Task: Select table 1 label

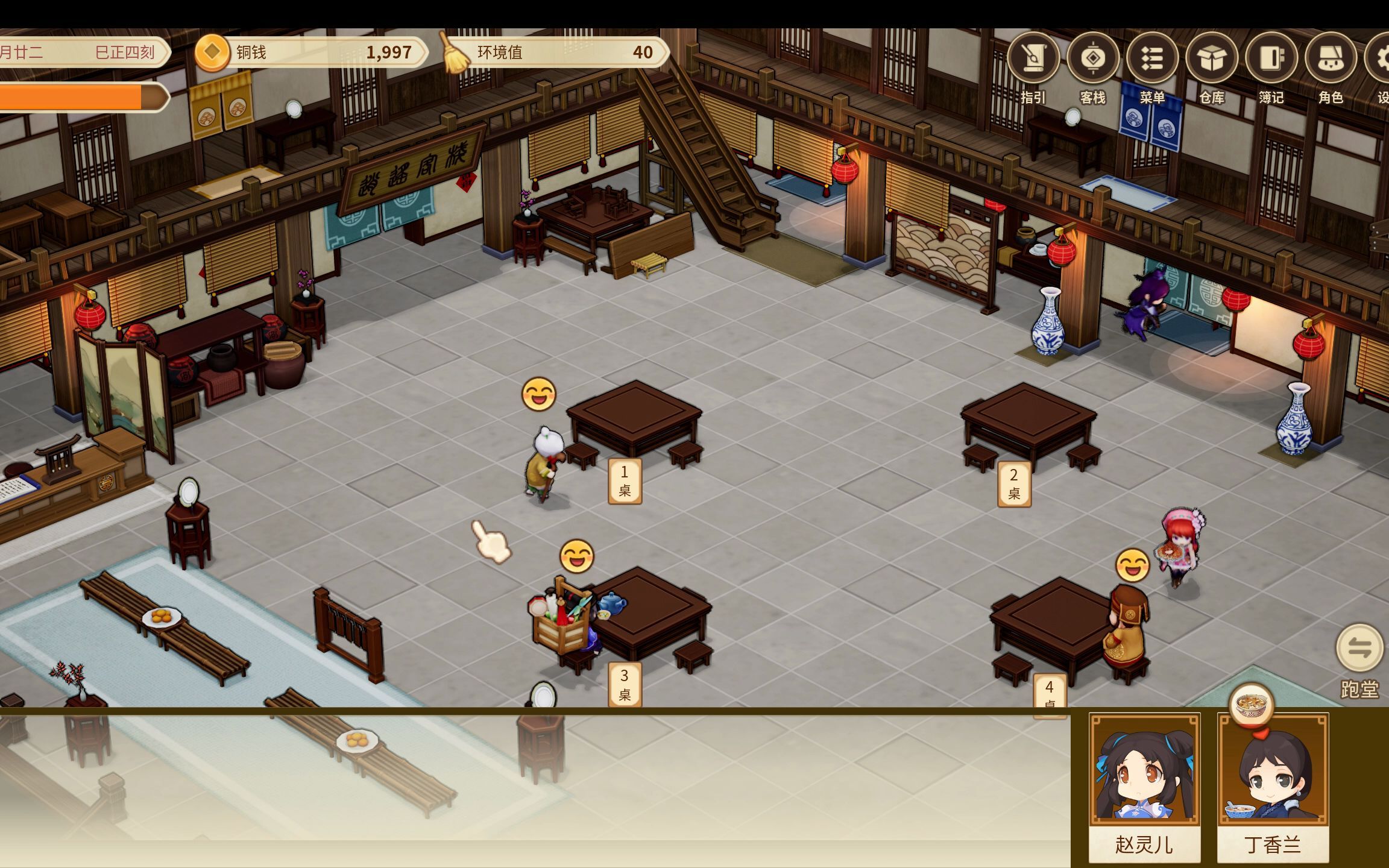Action: point(625,481)
